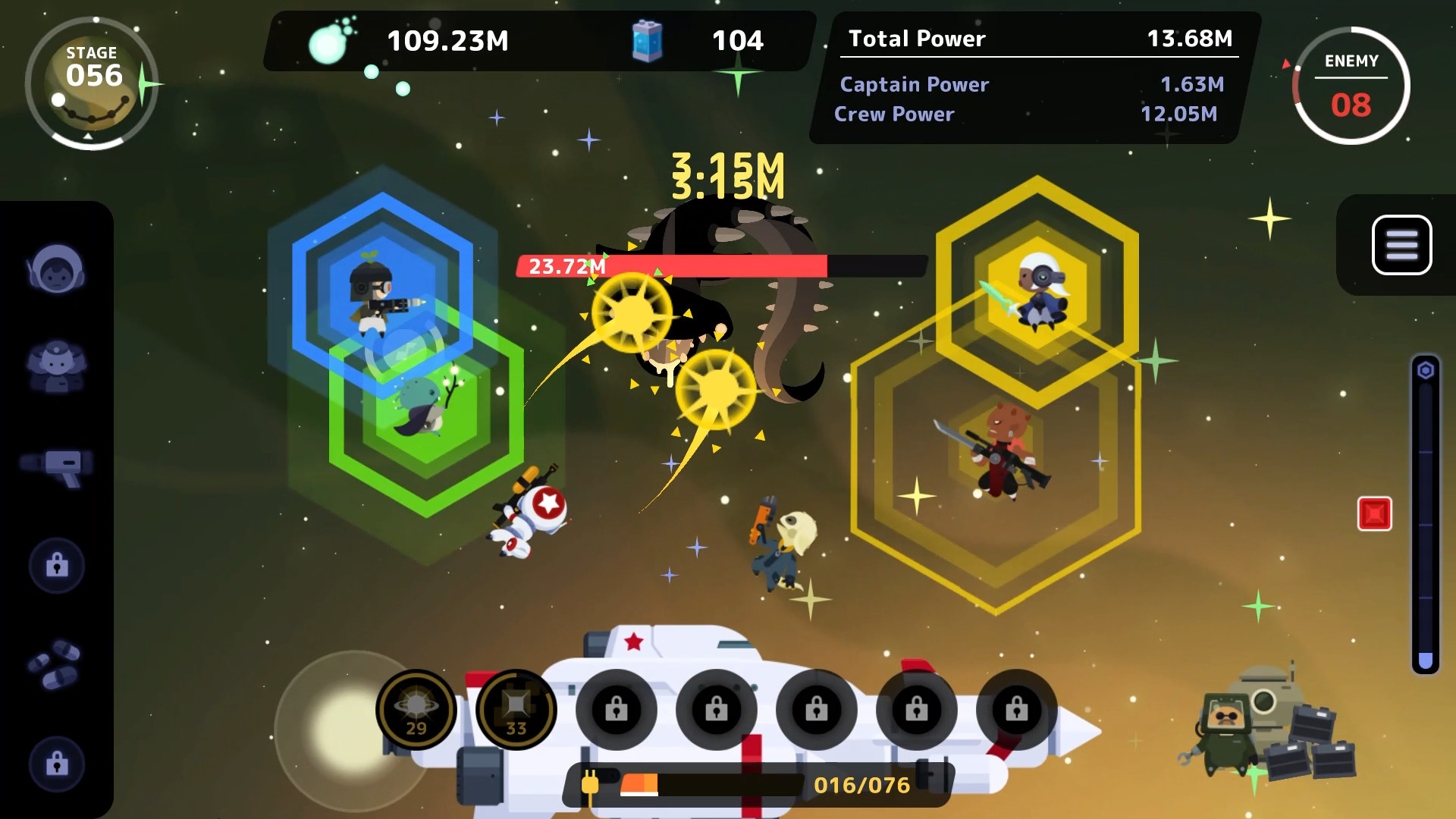Open the Total Power details panel
Viewport: 1456px width, 819px height.
coord(1024,39)
